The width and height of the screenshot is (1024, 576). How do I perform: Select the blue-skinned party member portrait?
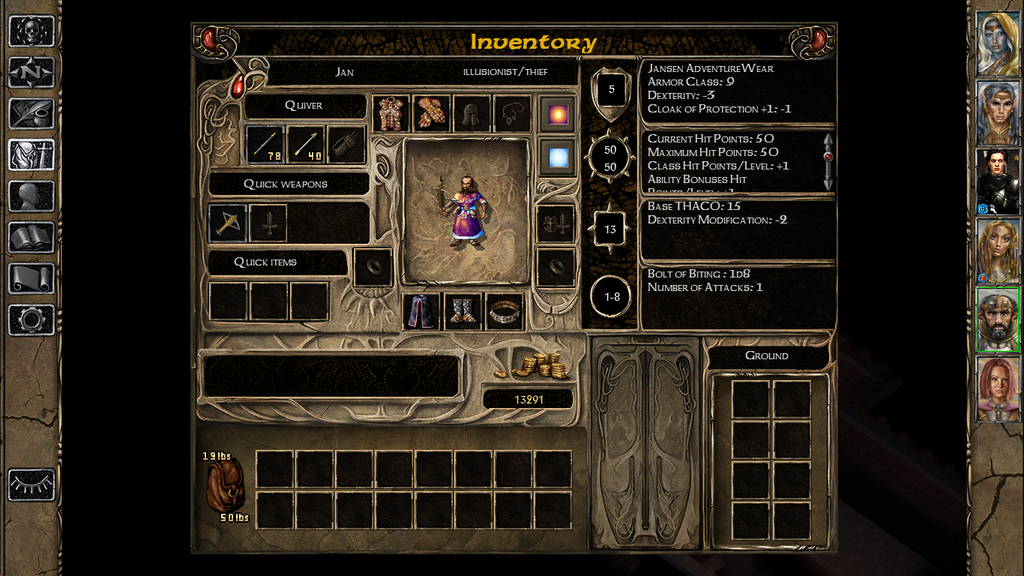click(x=997, y=44)
